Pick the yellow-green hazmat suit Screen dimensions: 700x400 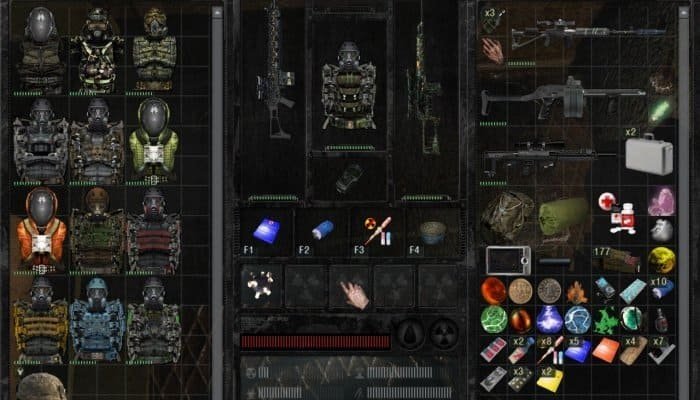tap(154, 139)
